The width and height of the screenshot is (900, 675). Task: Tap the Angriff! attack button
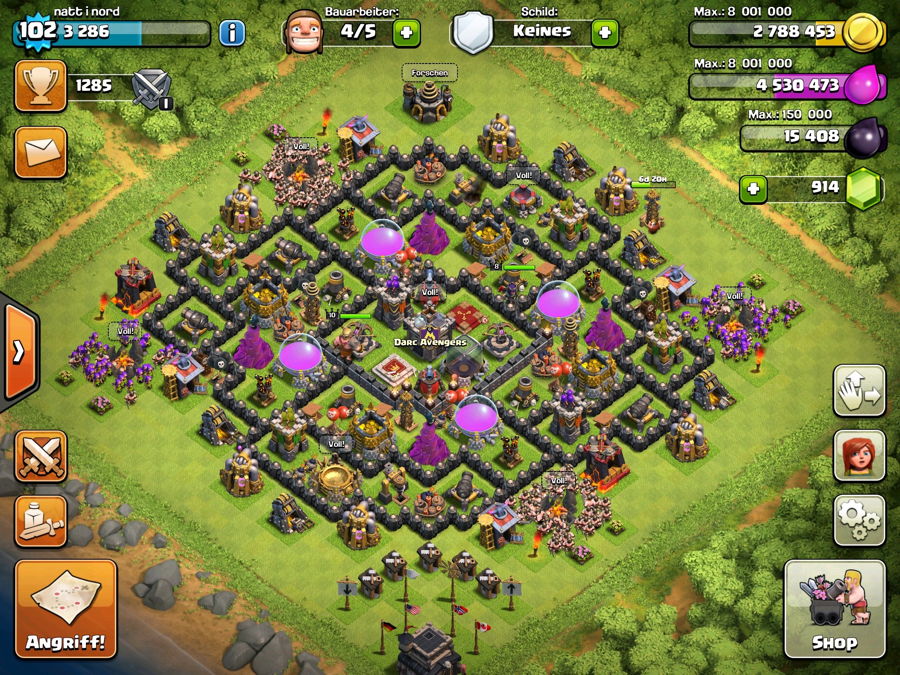click(x=66, y=607)
